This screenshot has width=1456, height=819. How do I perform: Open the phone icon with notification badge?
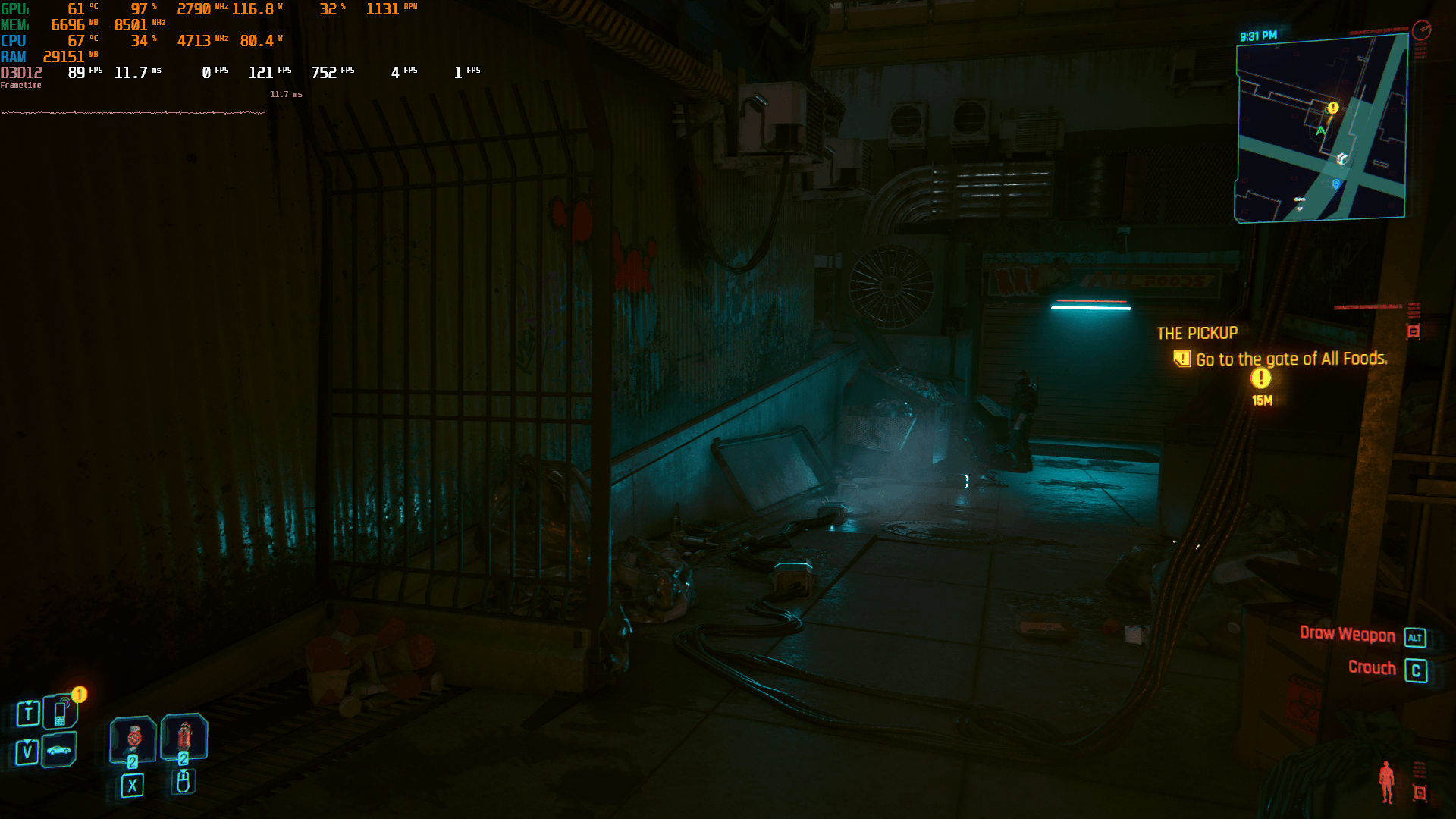61,712
